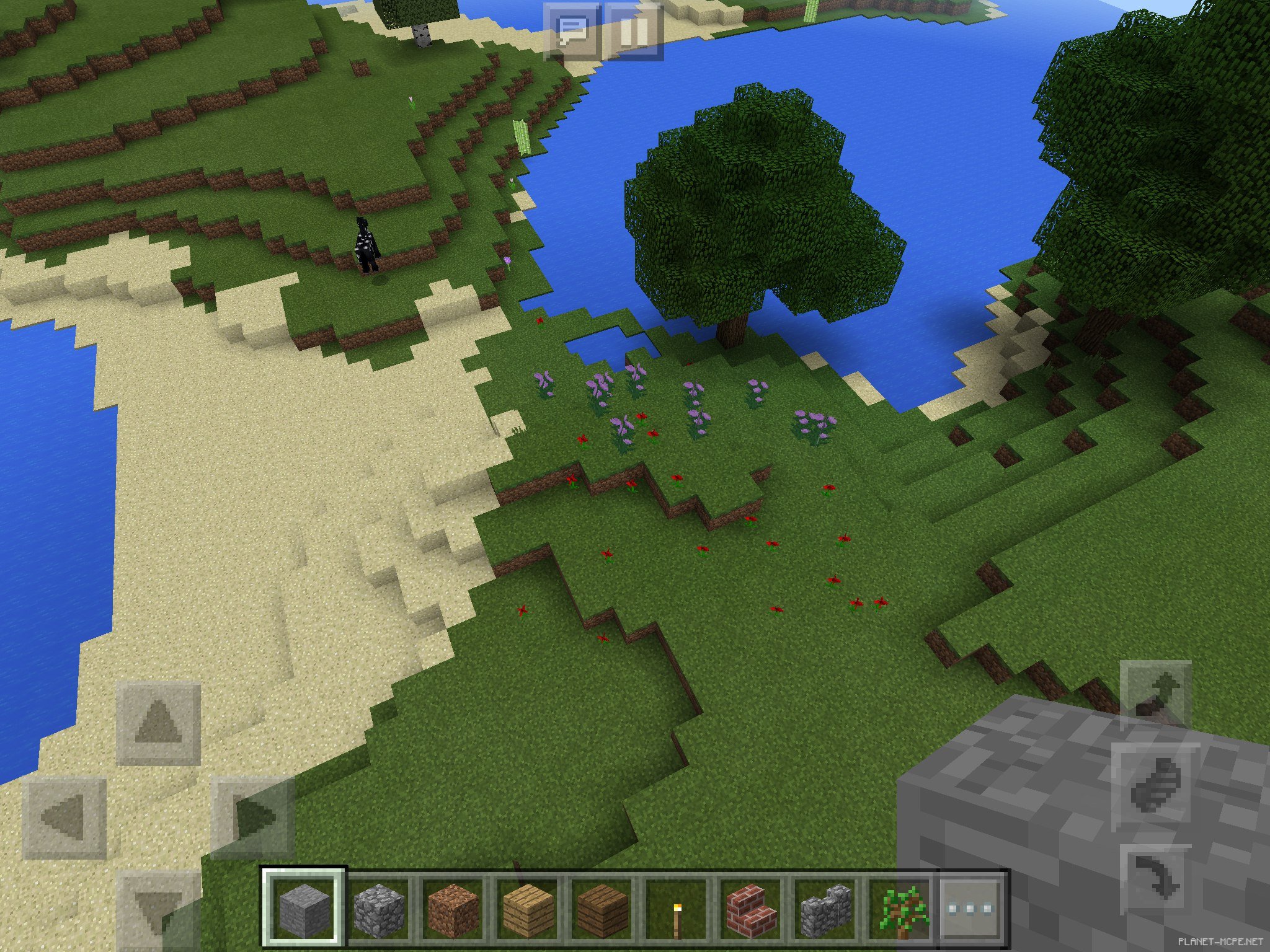This screenshot has width=1270, height=952.
Task: Tap the move right arrow on D-pad
Action: pos(251,818)
